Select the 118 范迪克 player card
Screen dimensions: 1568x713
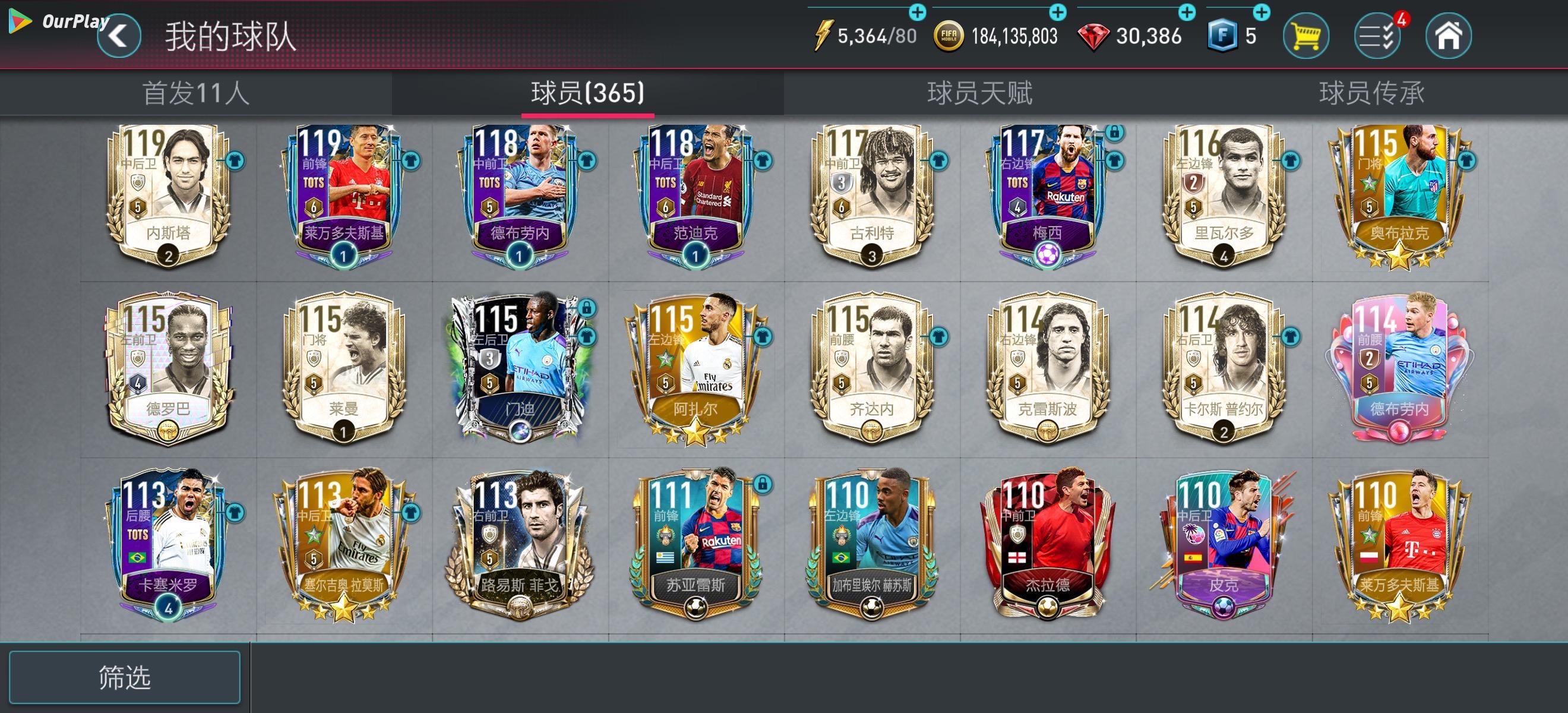[696, 195]
